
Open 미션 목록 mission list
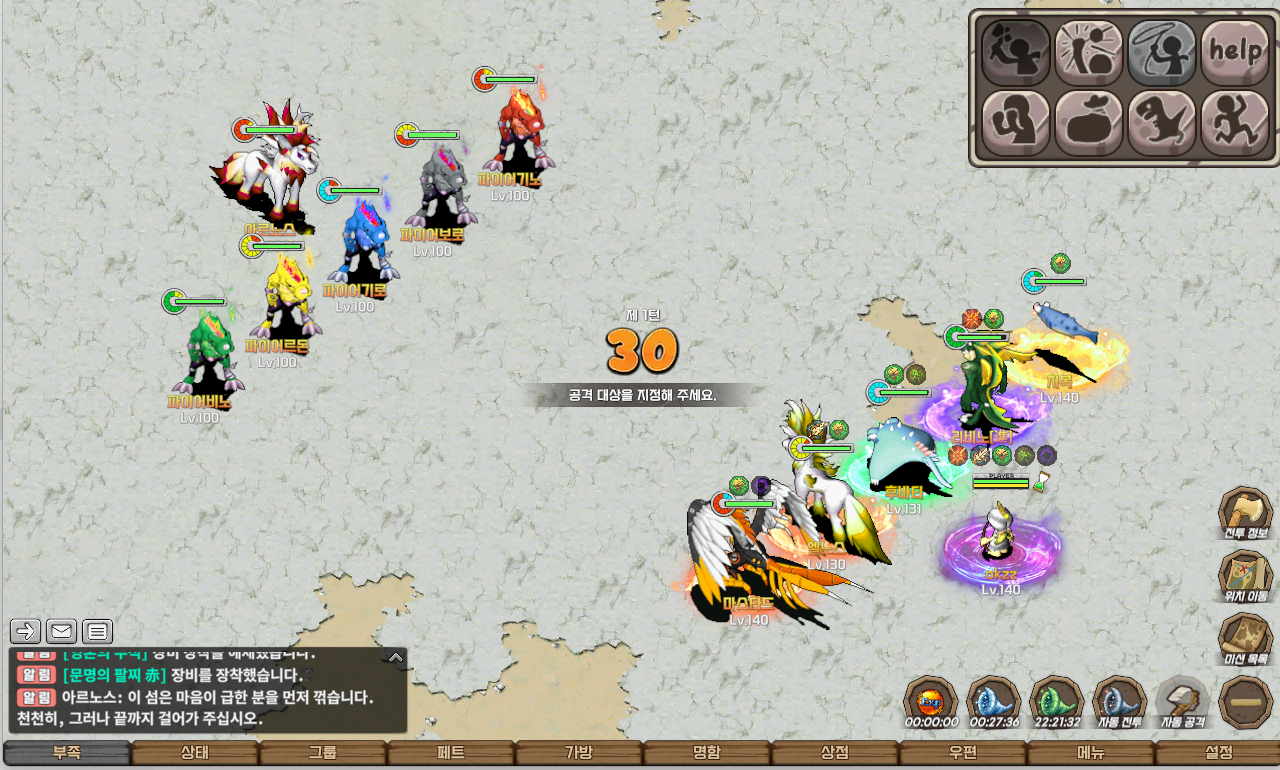tap(1245, 638)
